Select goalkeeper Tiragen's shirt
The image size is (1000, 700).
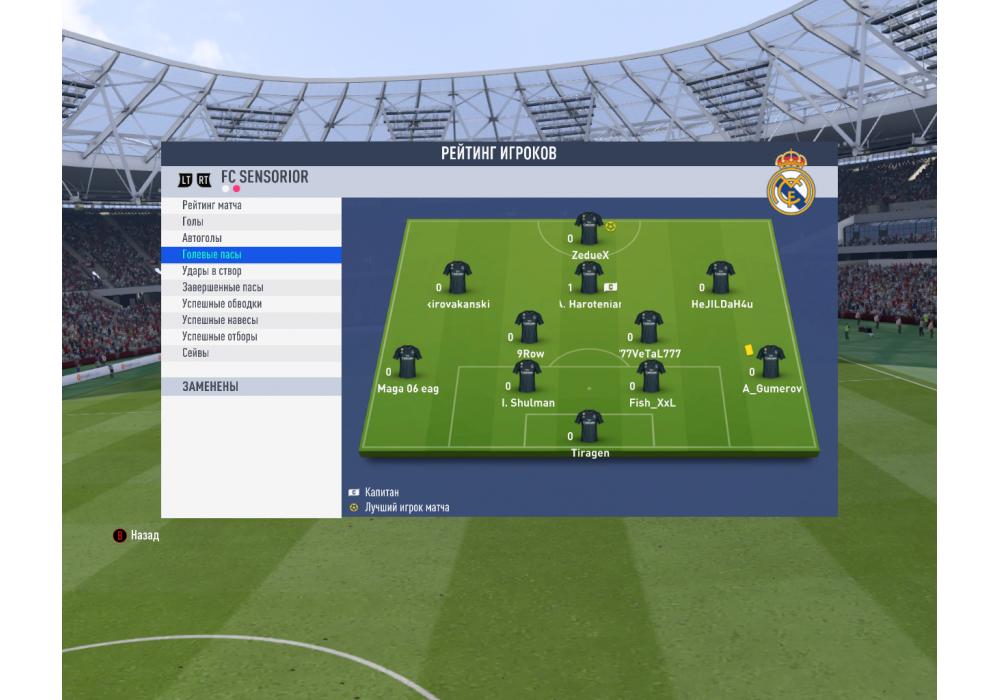589,426
